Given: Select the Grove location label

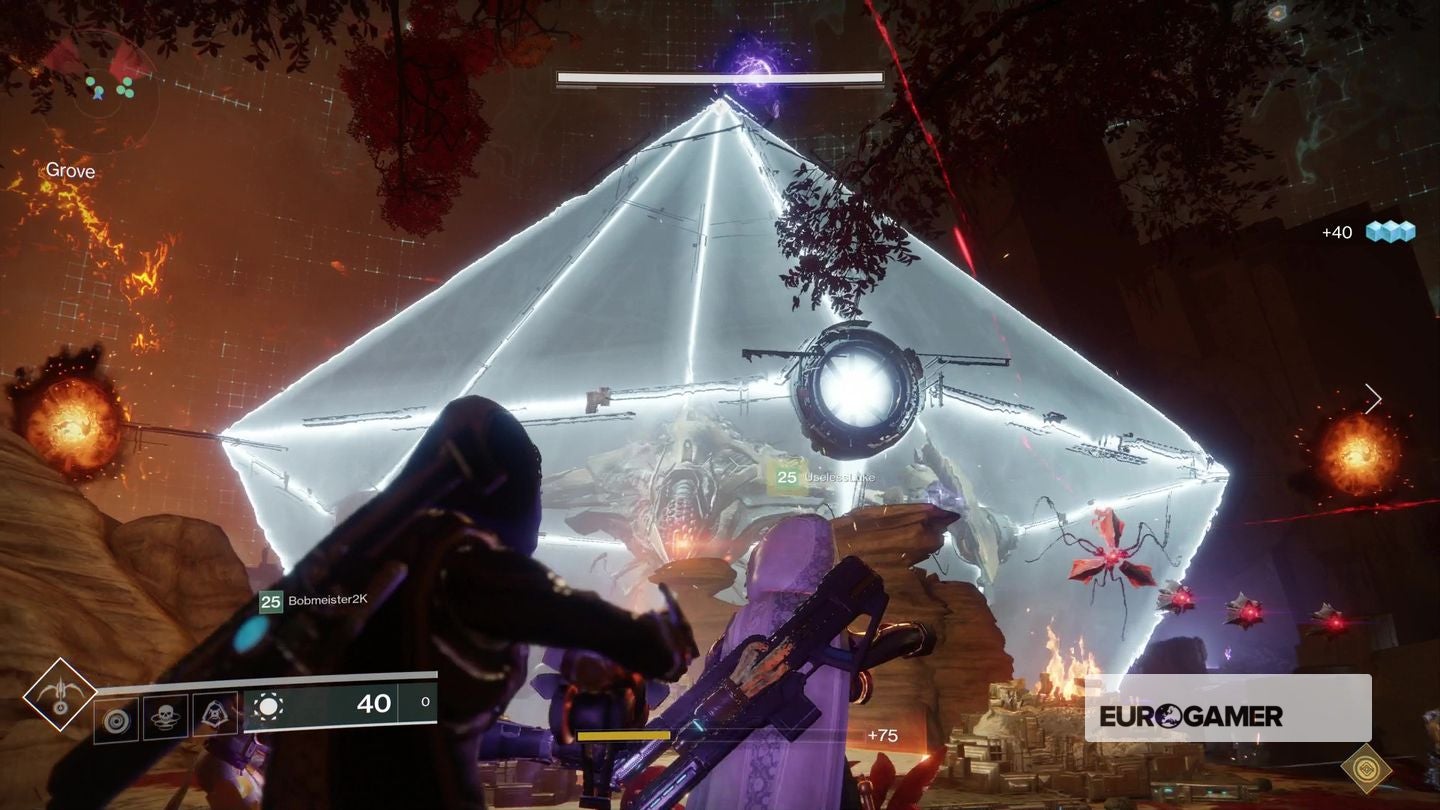Looking at the screenshot, I should pos(68,171).
